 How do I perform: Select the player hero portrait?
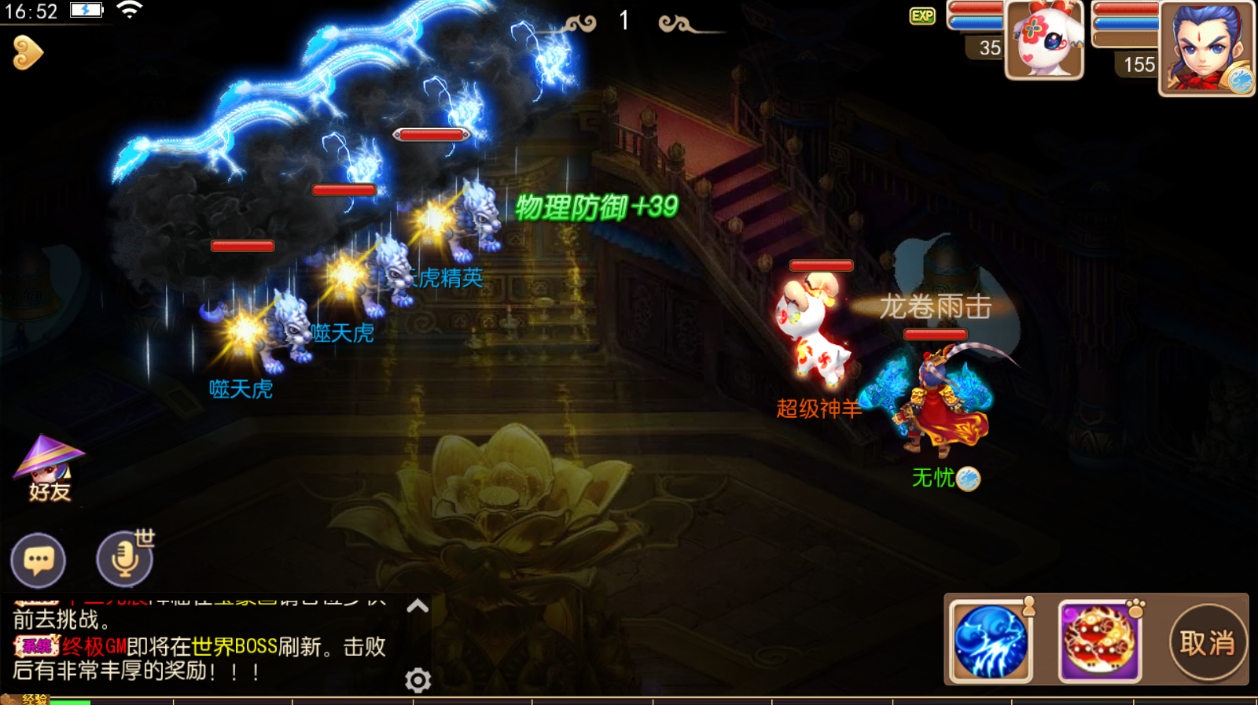coord(1206,47)
